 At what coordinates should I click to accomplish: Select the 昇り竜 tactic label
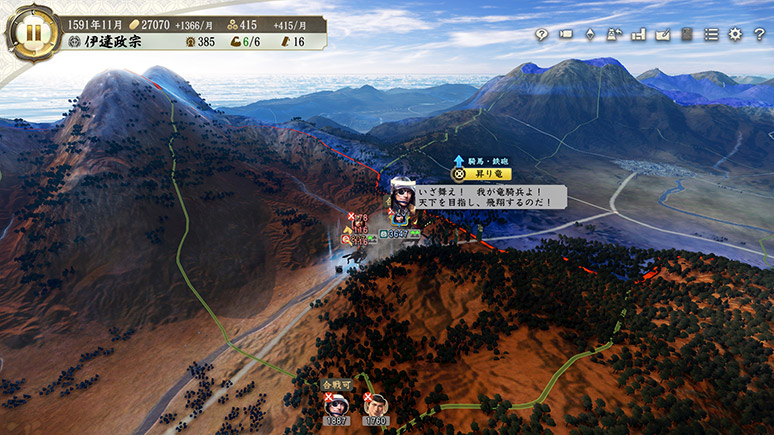476,174
